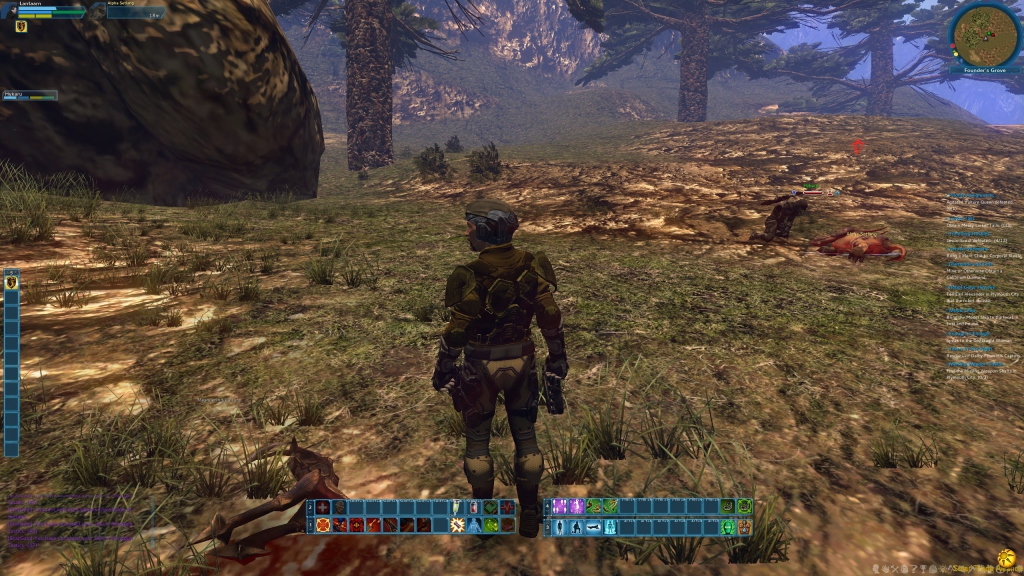
Task: Select the Hykaru team member frame
Action: pos(30,96)
